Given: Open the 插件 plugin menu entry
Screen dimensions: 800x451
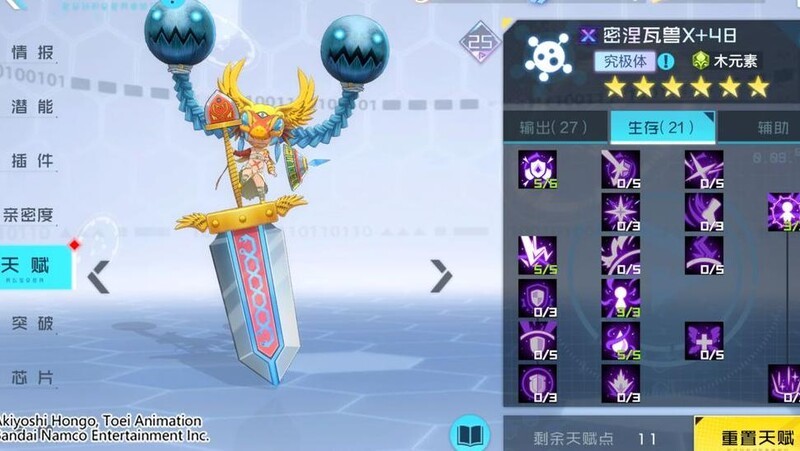Looking at the screenshot, I should click(x=32, y=160).
